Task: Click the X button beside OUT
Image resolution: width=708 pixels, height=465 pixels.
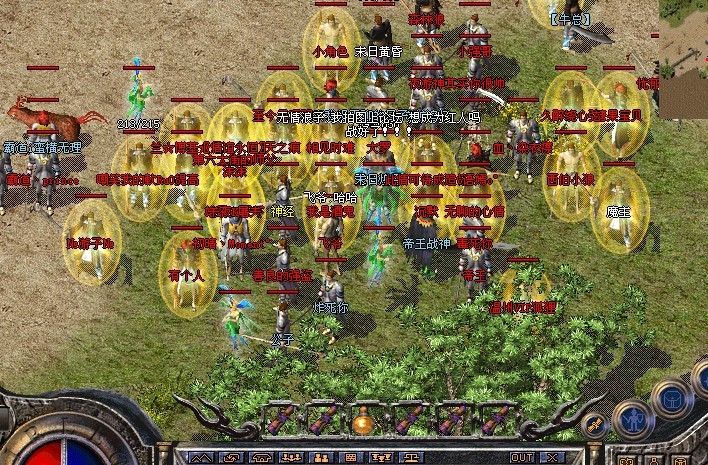Action: (552, 458)
